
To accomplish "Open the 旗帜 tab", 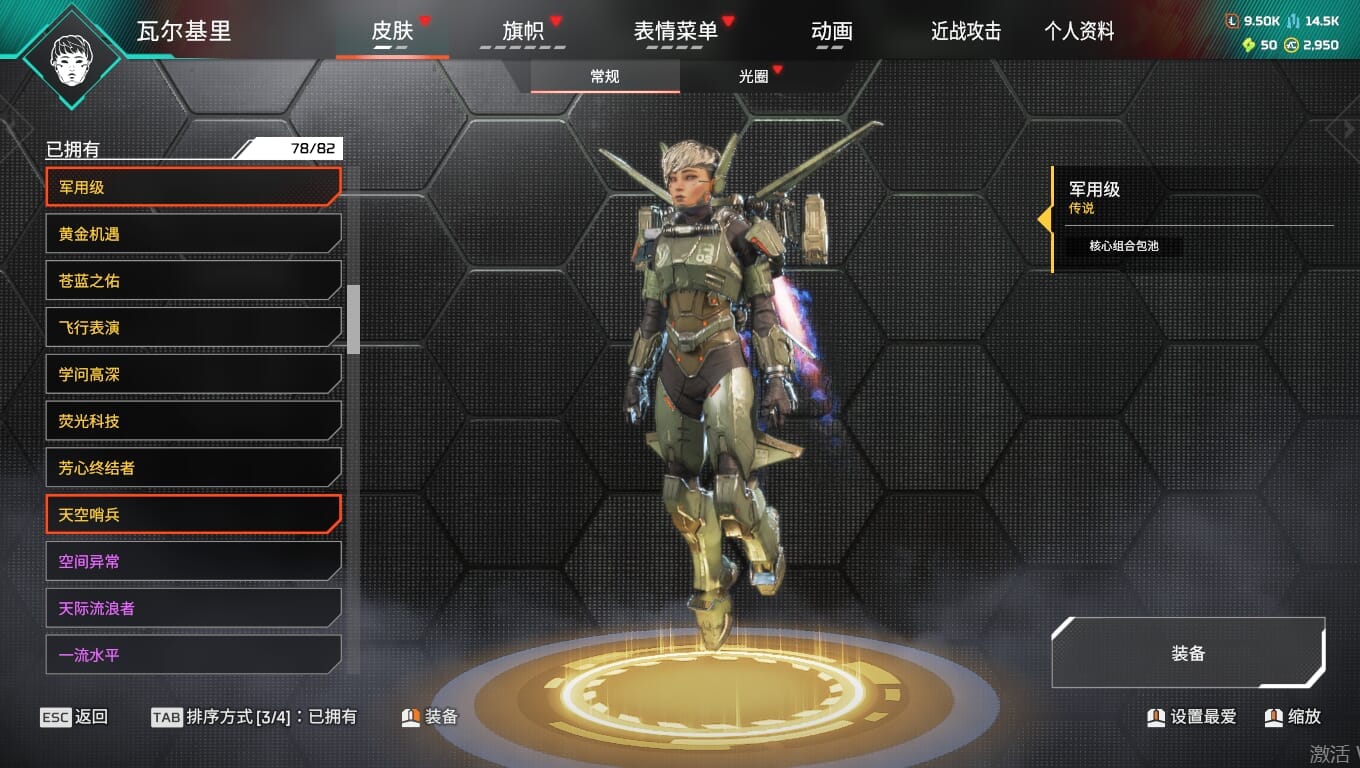I will click(523, 32).
